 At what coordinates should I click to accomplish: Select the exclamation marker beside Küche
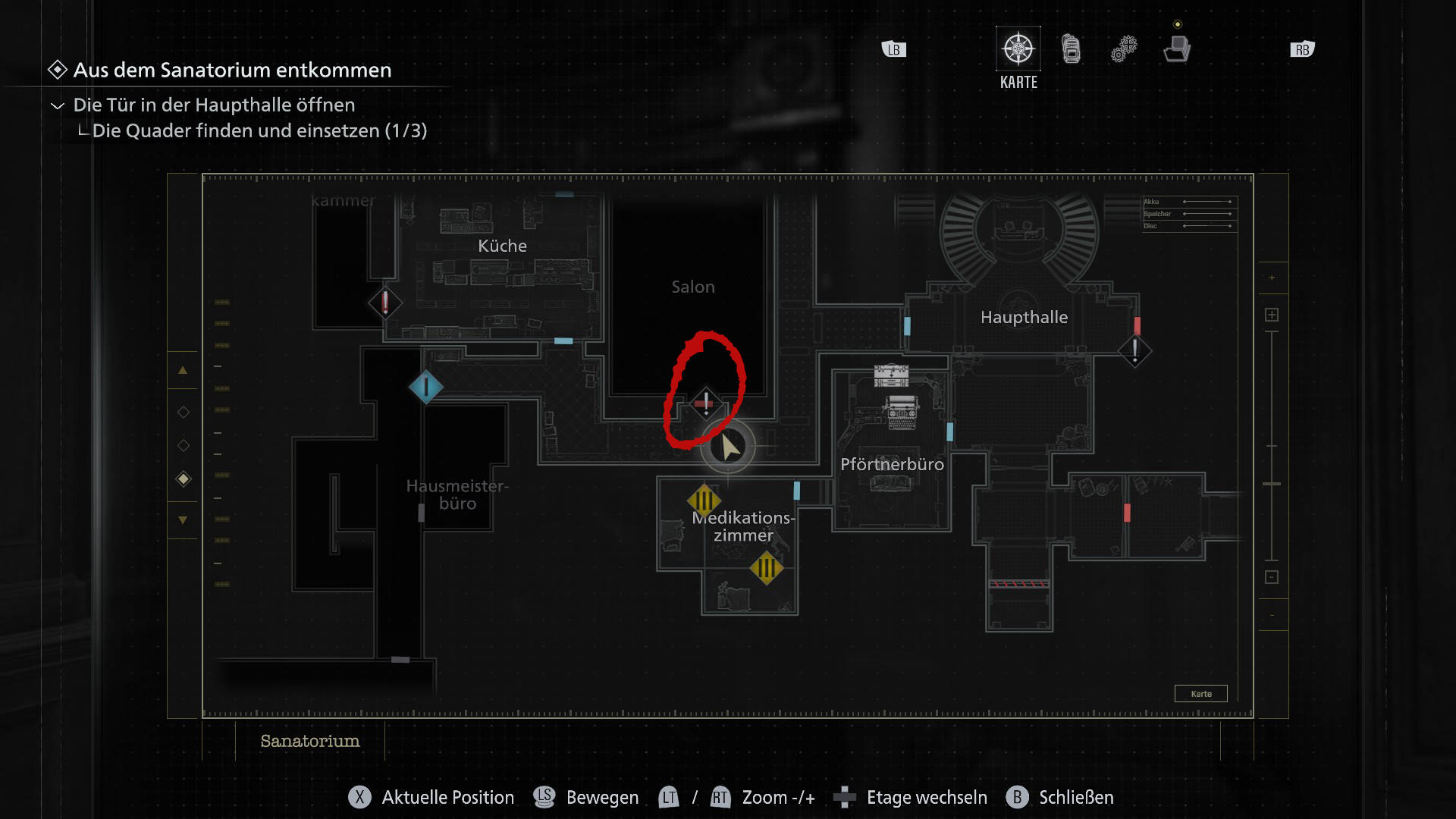(x=385, y=303)
